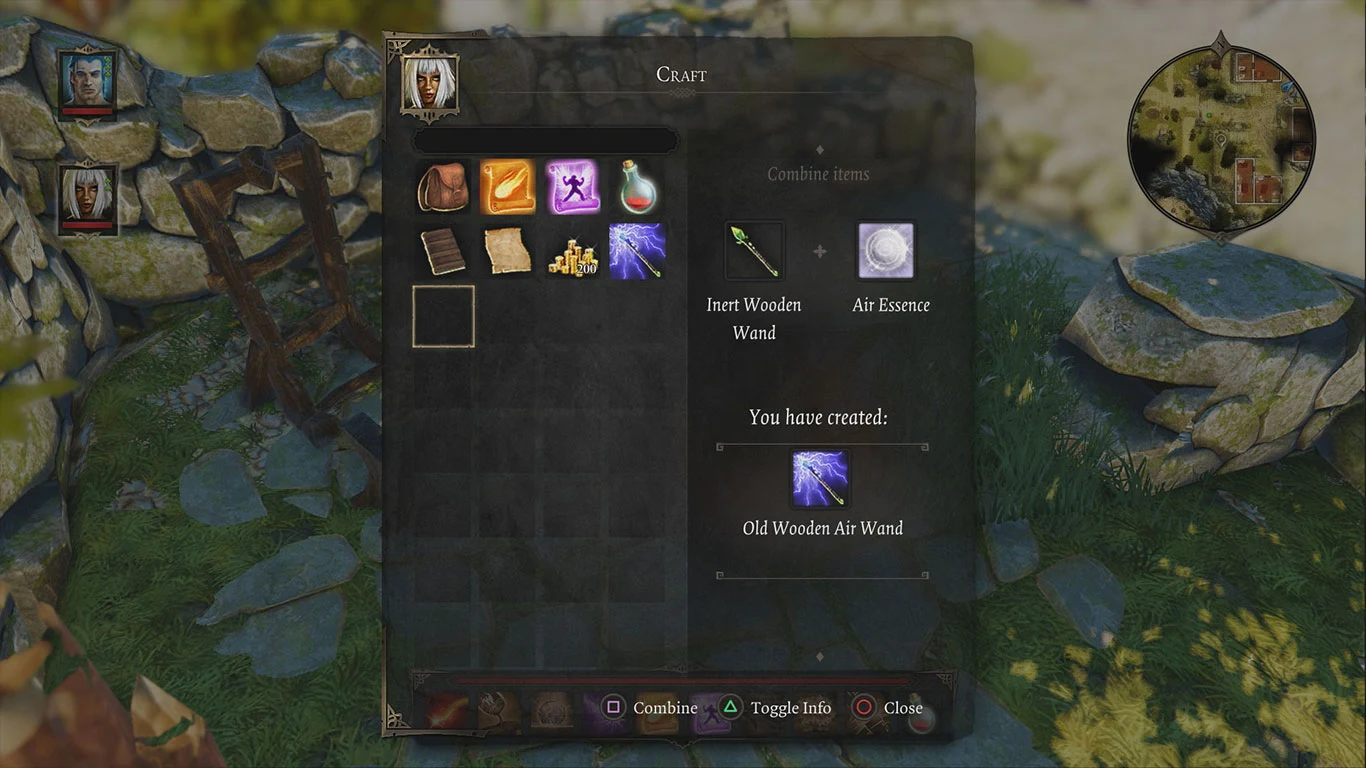Select the Air Essence combine ingredient

(887, 252)
